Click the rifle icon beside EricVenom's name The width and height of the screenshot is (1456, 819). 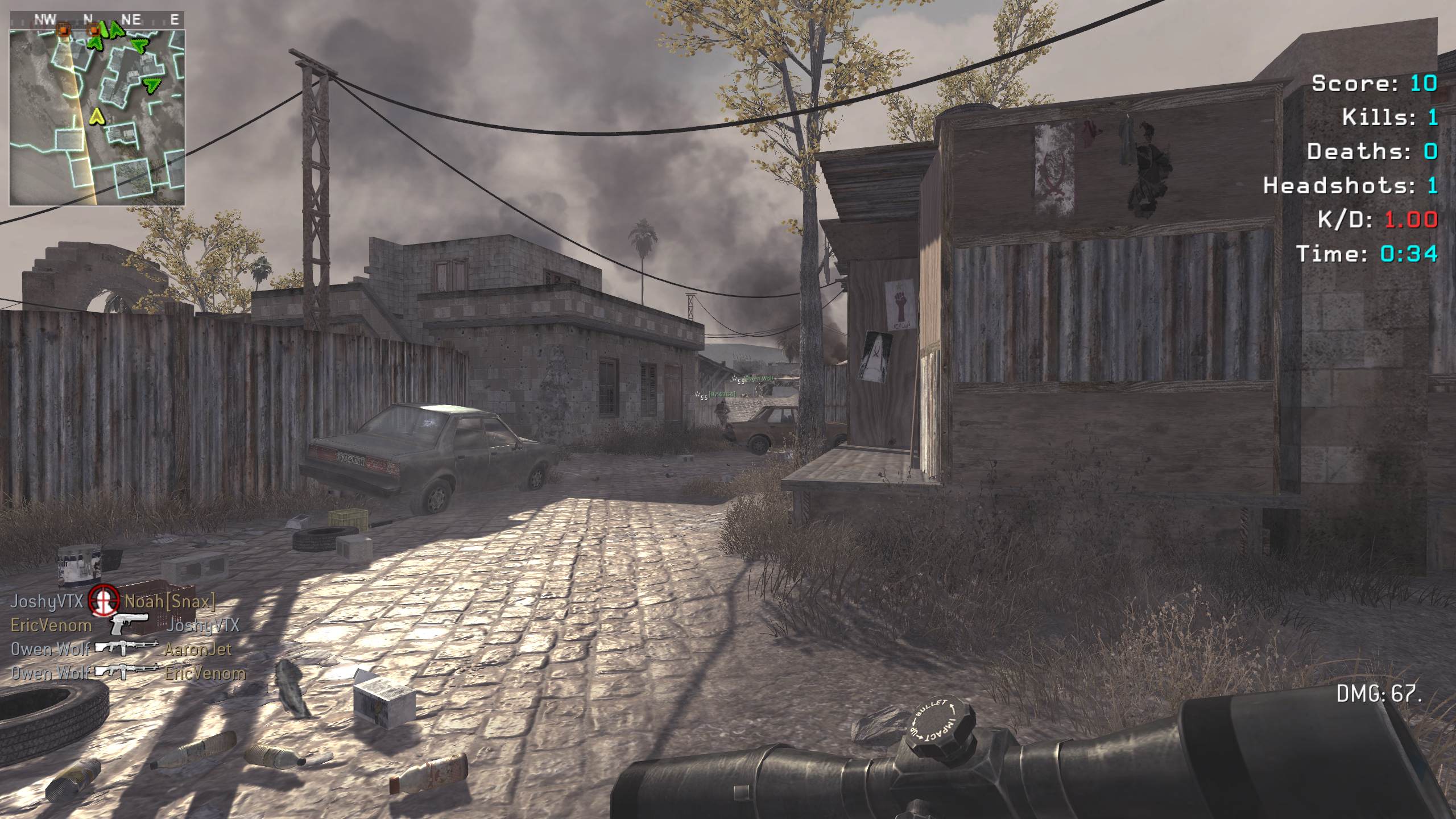(x=126, y=672)
